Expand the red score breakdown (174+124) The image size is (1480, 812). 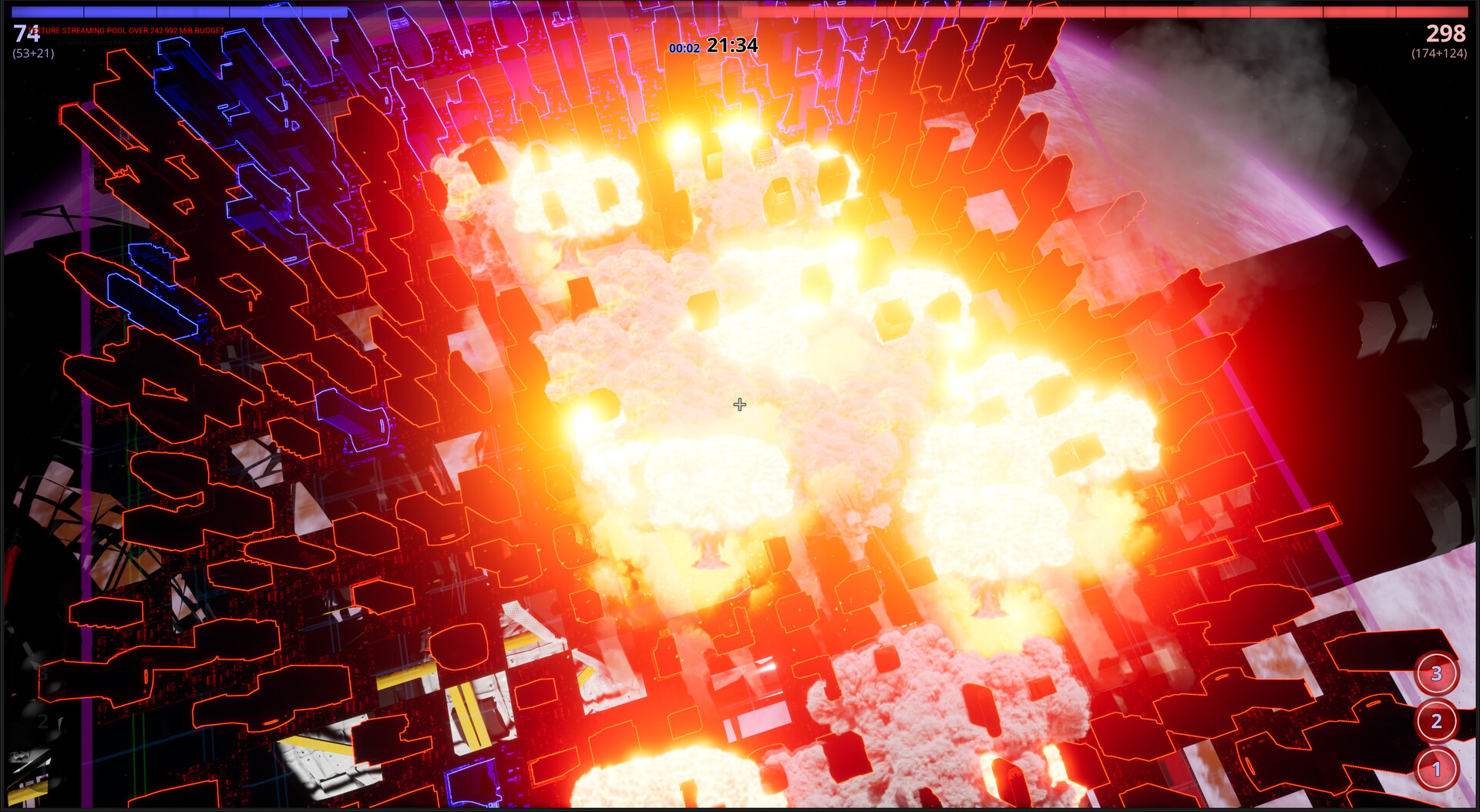(1441, 55)
